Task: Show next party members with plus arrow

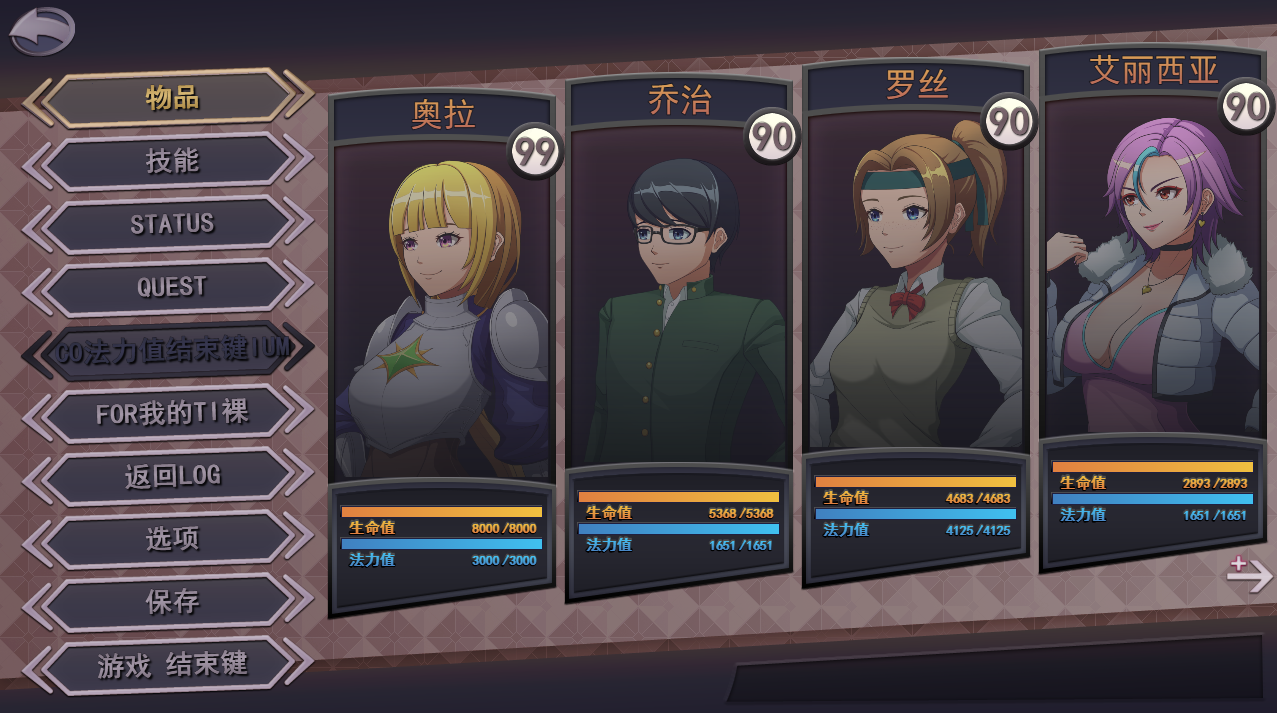Action: [1249, 574]
